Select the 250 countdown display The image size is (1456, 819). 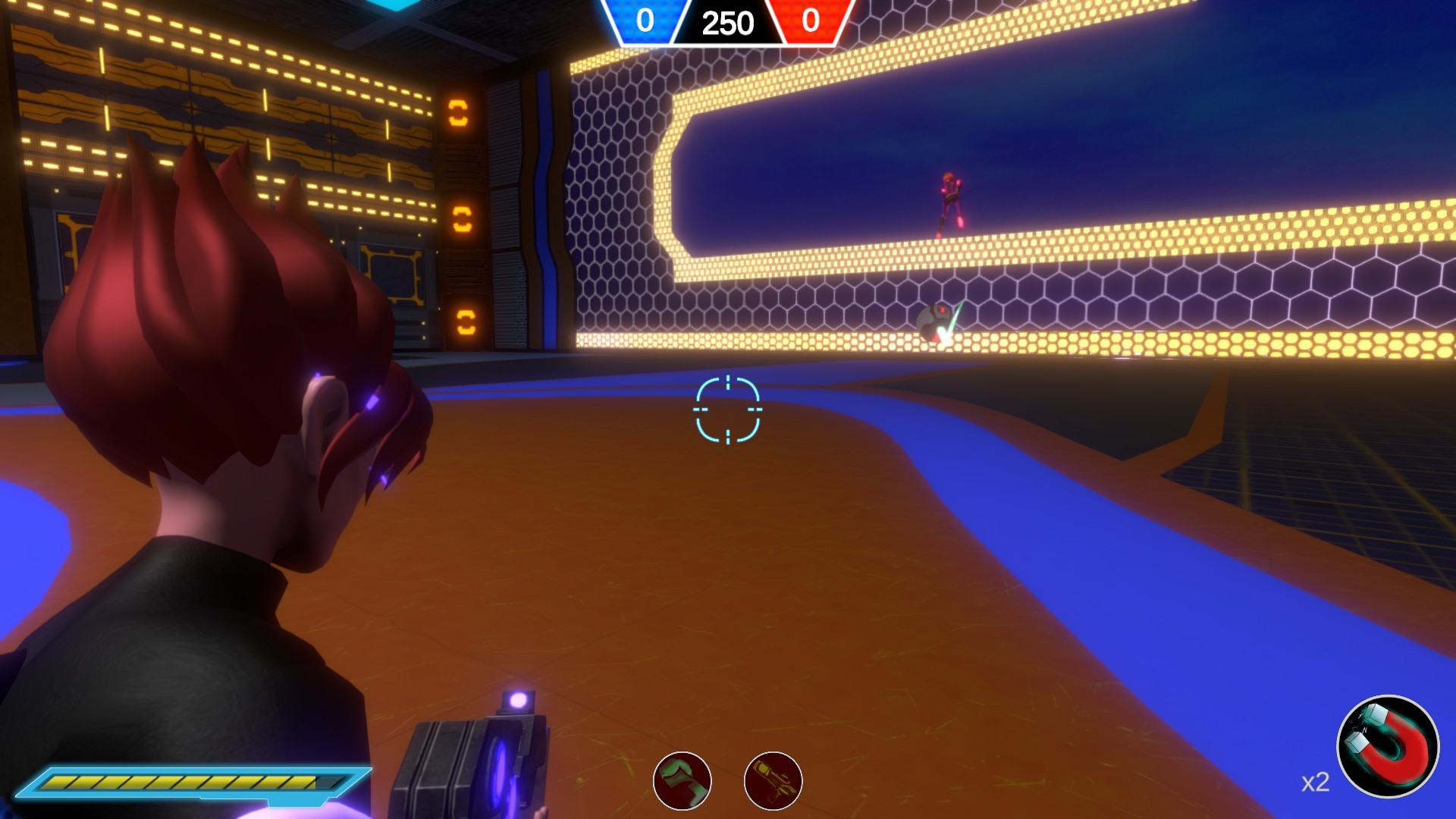pos(726,21)
